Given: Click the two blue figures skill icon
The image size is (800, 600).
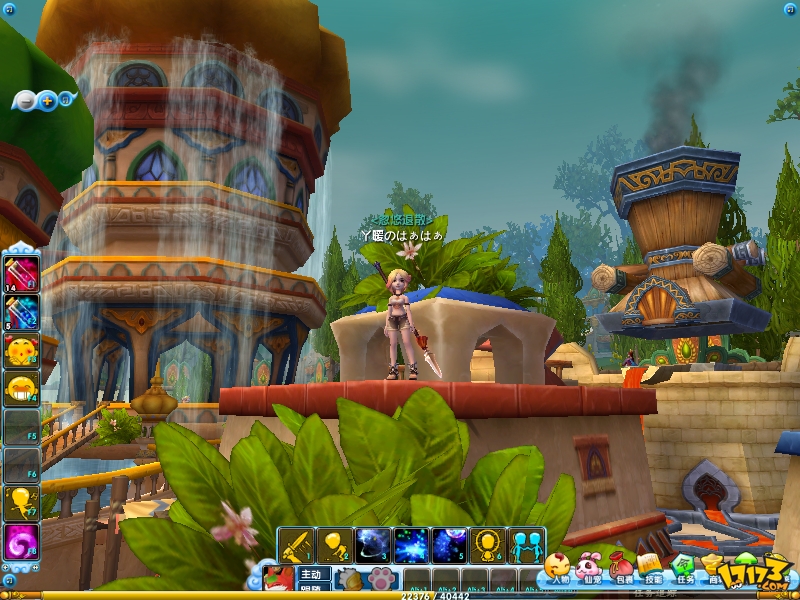Looking at the screenshot, I should click(x=526, y=546).
